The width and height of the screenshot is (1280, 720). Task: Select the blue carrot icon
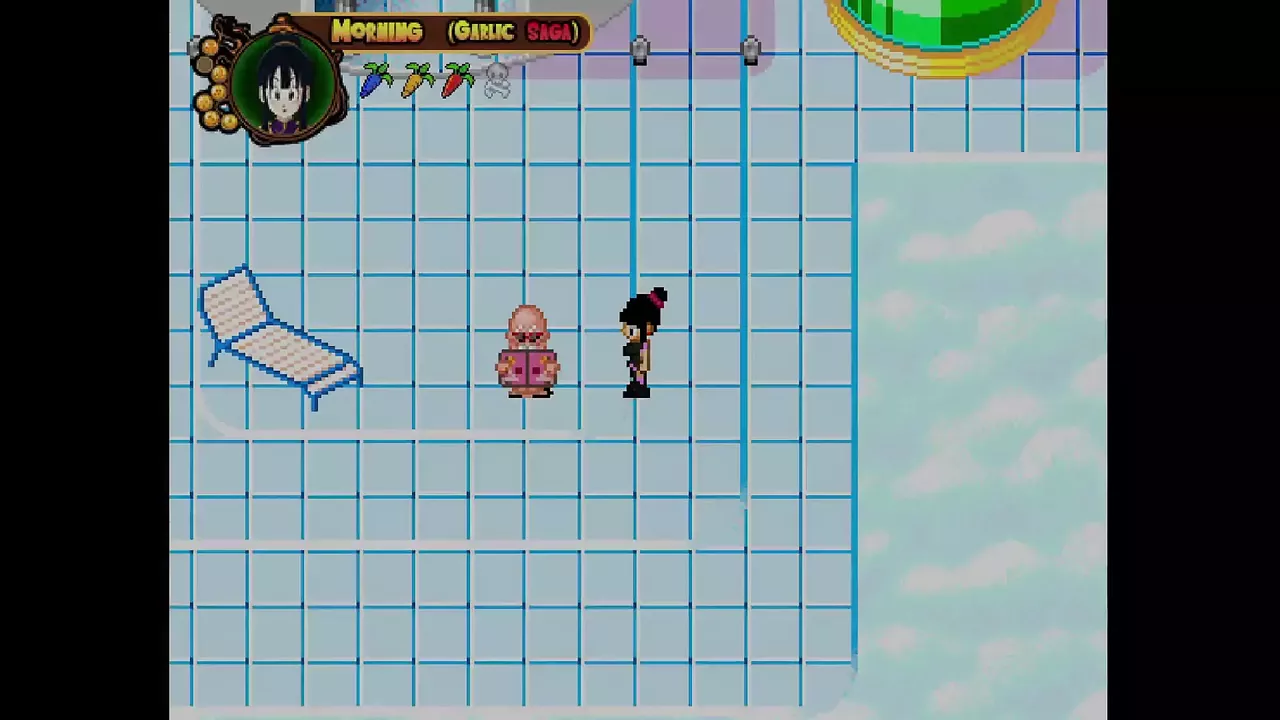coord(376,80)
